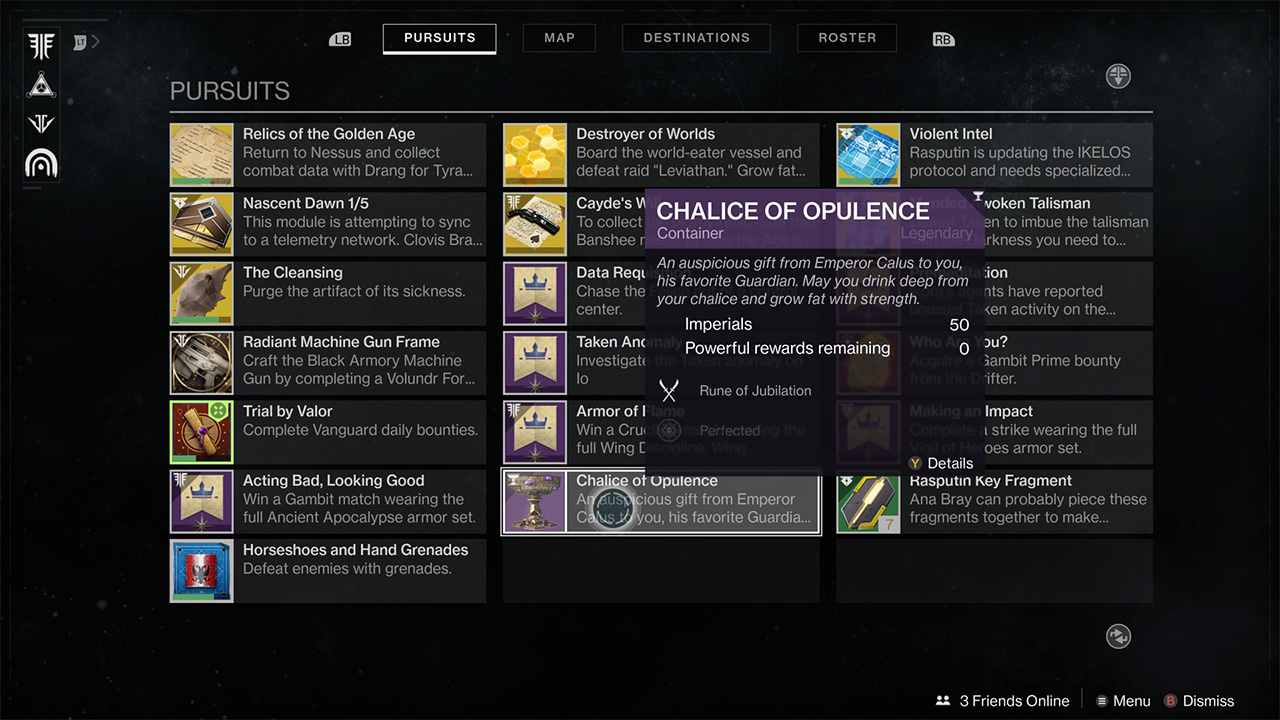Switch to the Map tab
Screen dimensions: 1280x720
pyautogui.click(x=558, y=37)
